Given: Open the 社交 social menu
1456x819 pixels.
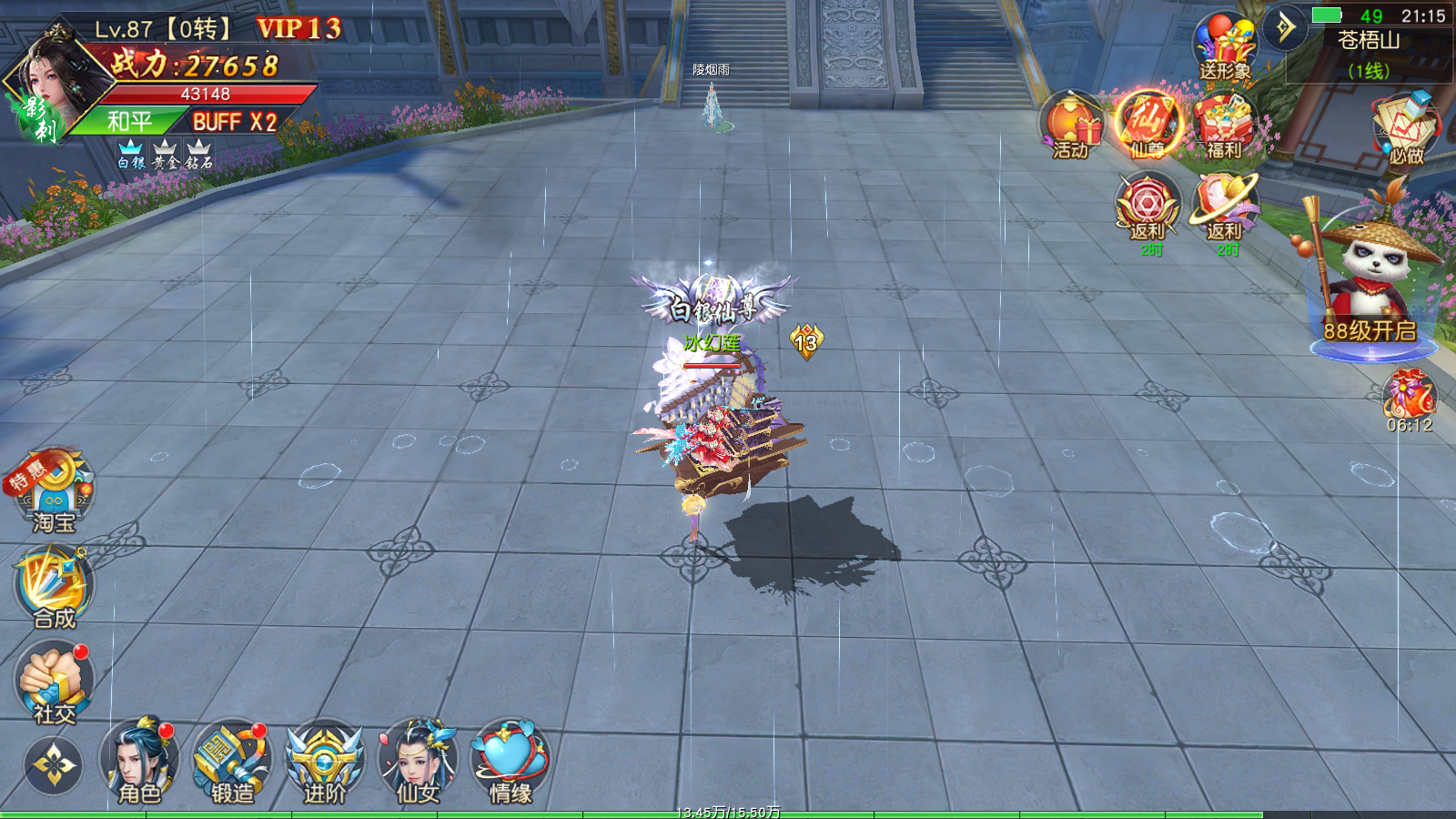Looking at the screenshot, I should pyautogui.click(x=54, y=681).
